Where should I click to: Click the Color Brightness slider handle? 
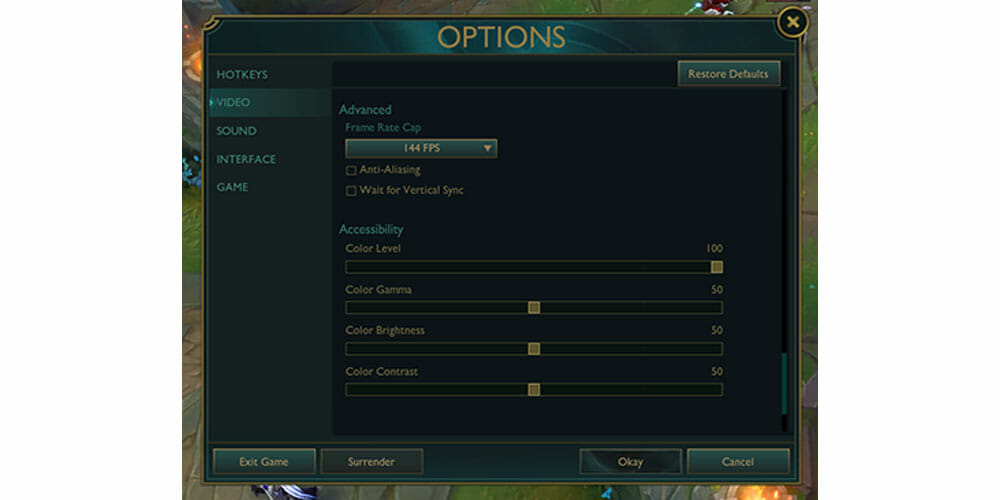coord(534,349)
